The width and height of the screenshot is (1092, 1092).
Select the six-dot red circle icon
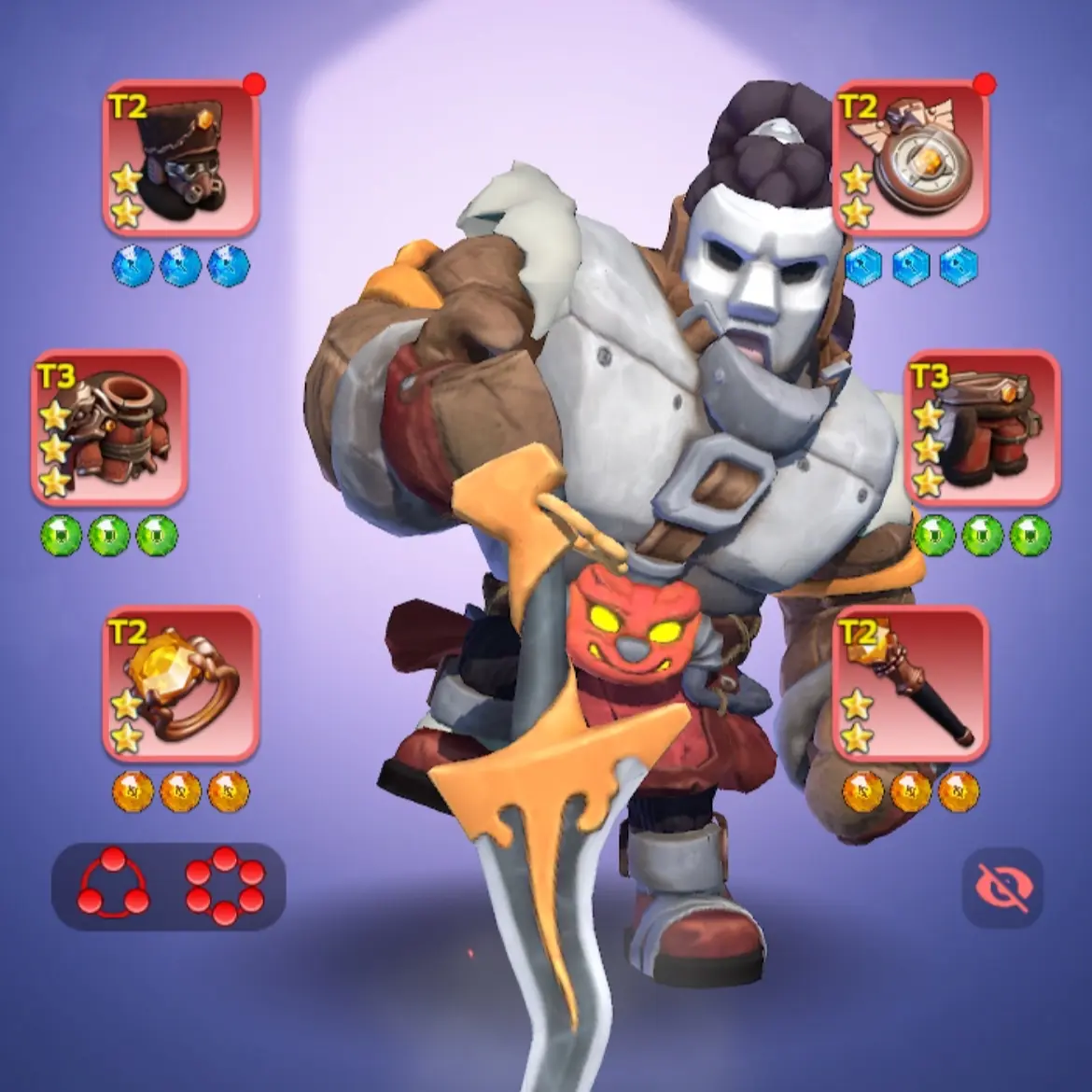tap(225, 886)
